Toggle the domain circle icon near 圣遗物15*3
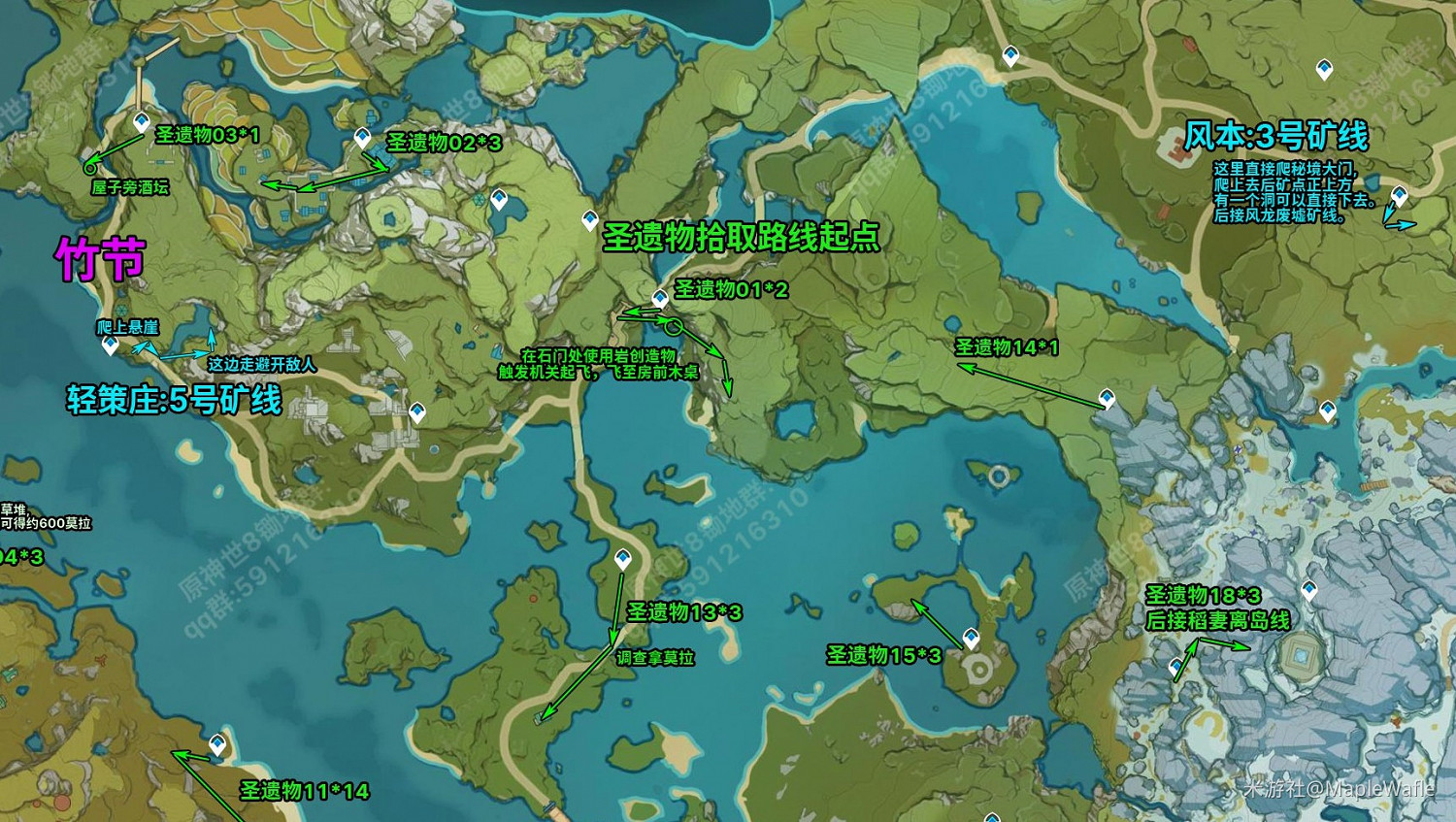1456x822 pixels. (979, 669)
